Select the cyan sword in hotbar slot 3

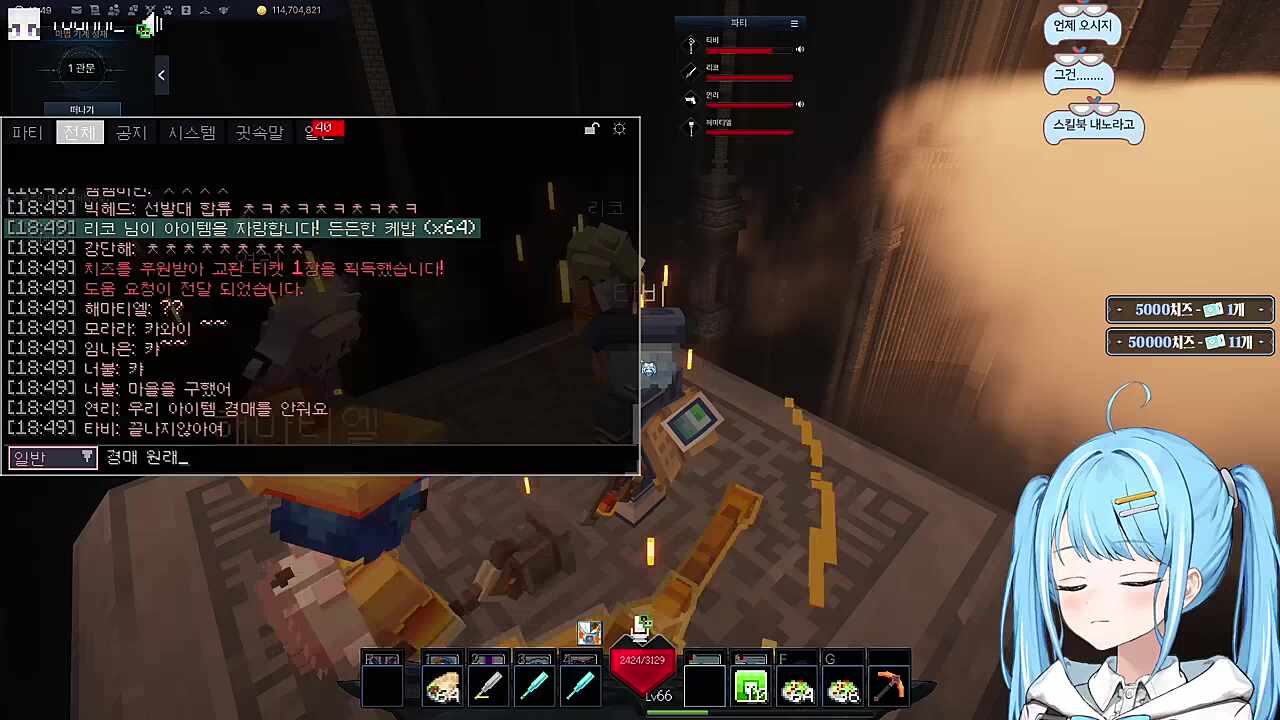pyautogui.click(x=535, y=685)
